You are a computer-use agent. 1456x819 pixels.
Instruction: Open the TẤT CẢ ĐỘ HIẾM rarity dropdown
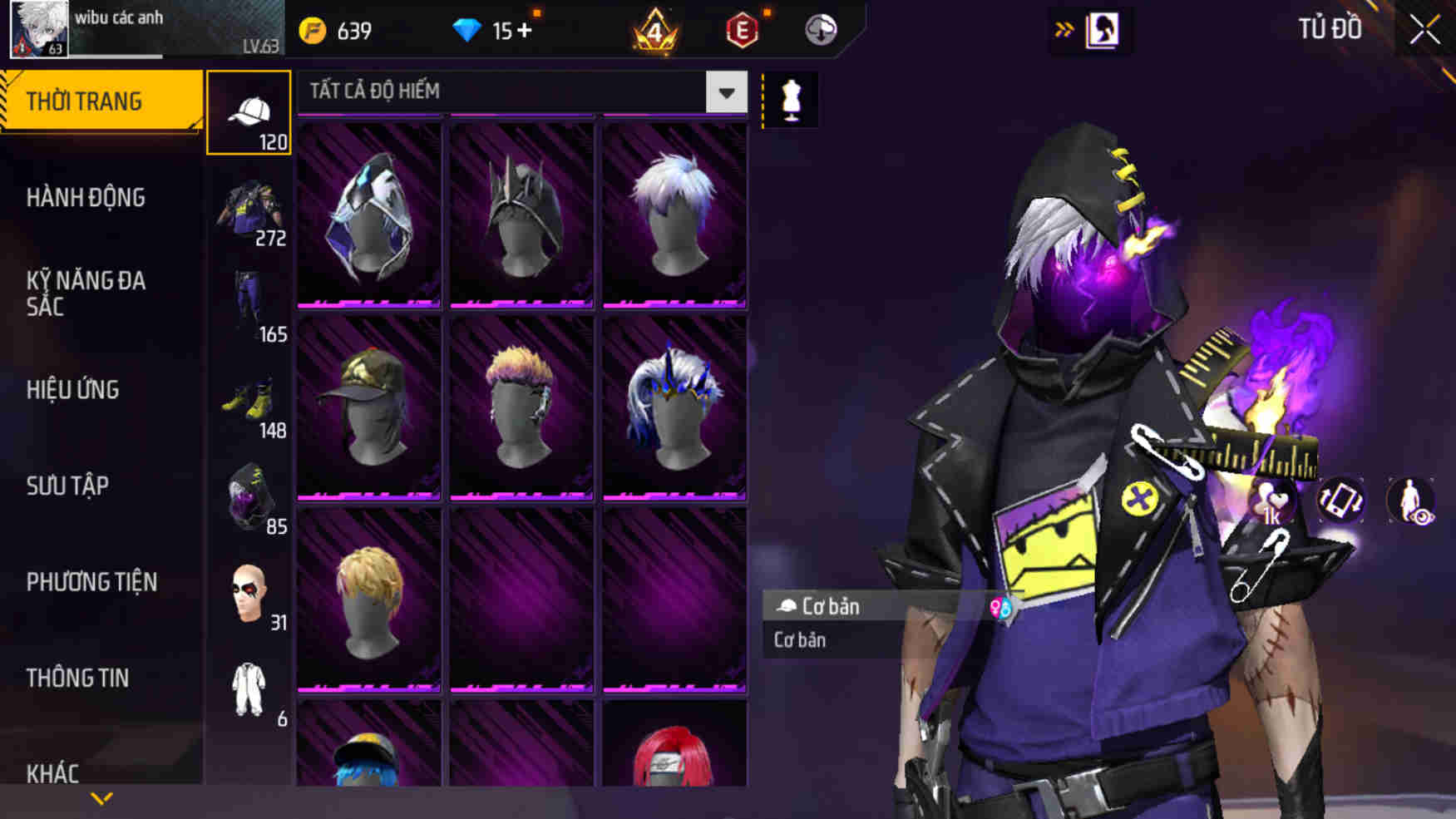(724, 92)
